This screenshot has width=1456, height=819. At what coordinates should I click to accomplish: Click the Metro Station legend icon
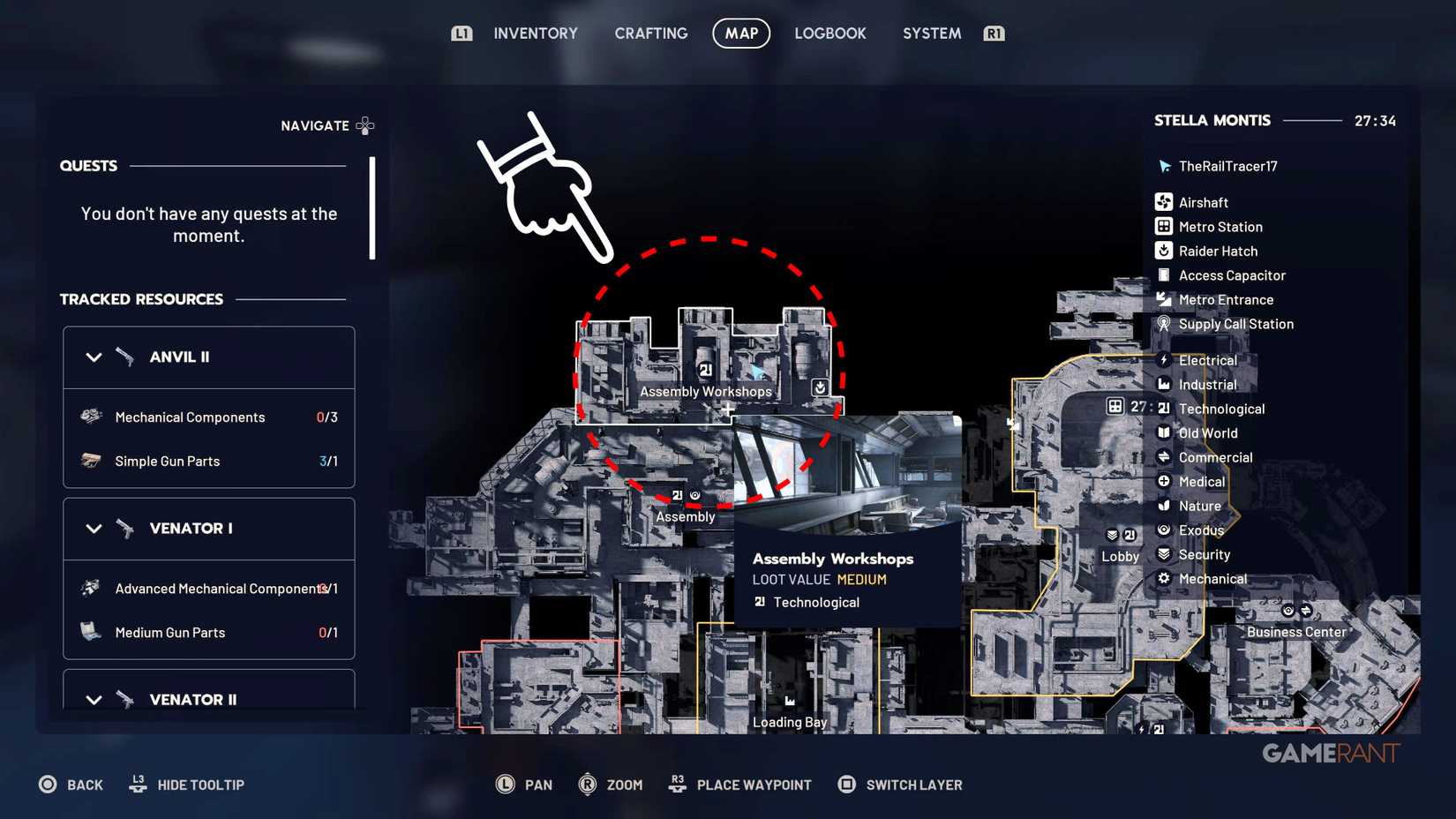coord(1164,227)
